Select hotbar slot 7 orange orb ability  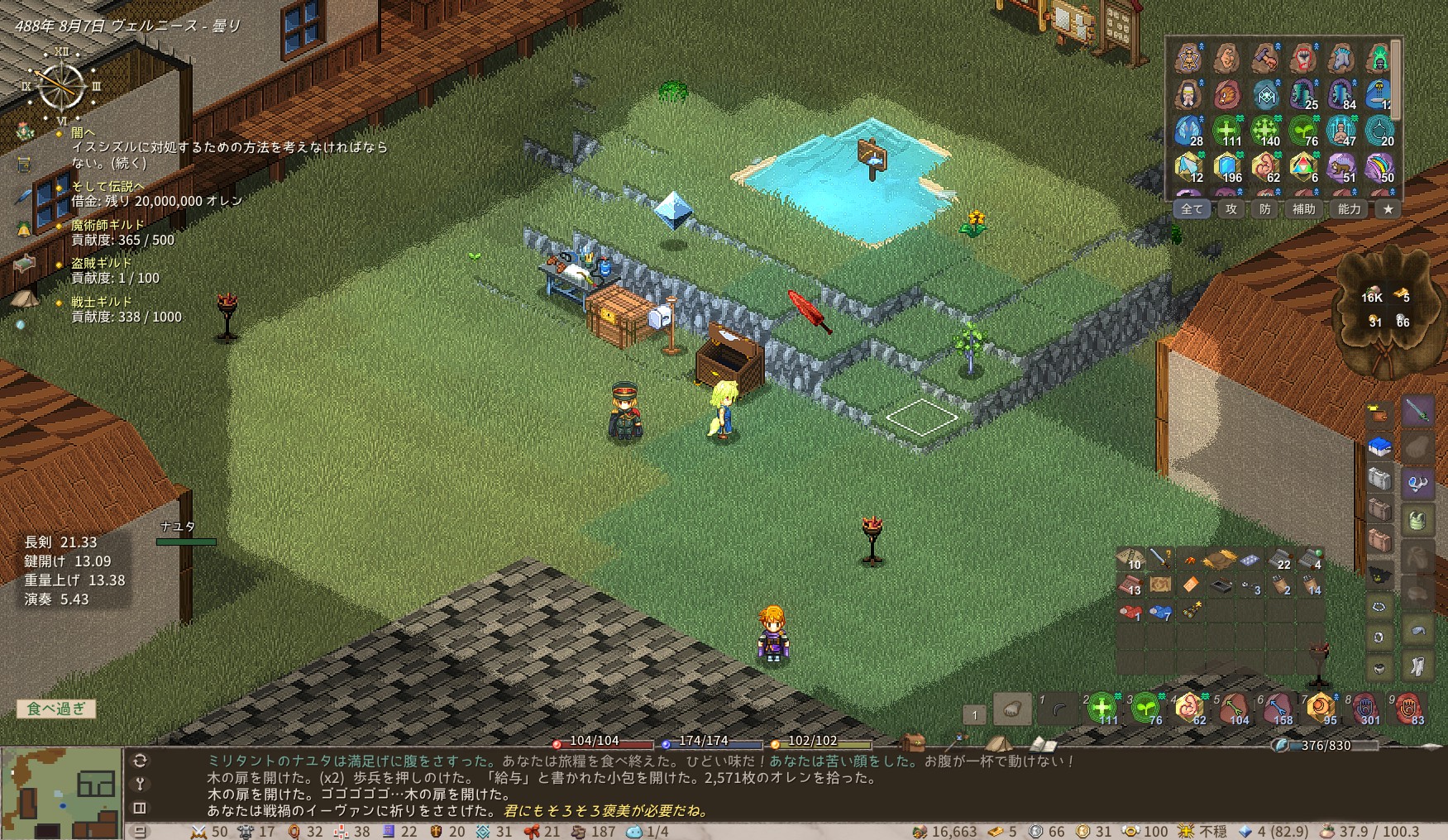coord(1321,709)
